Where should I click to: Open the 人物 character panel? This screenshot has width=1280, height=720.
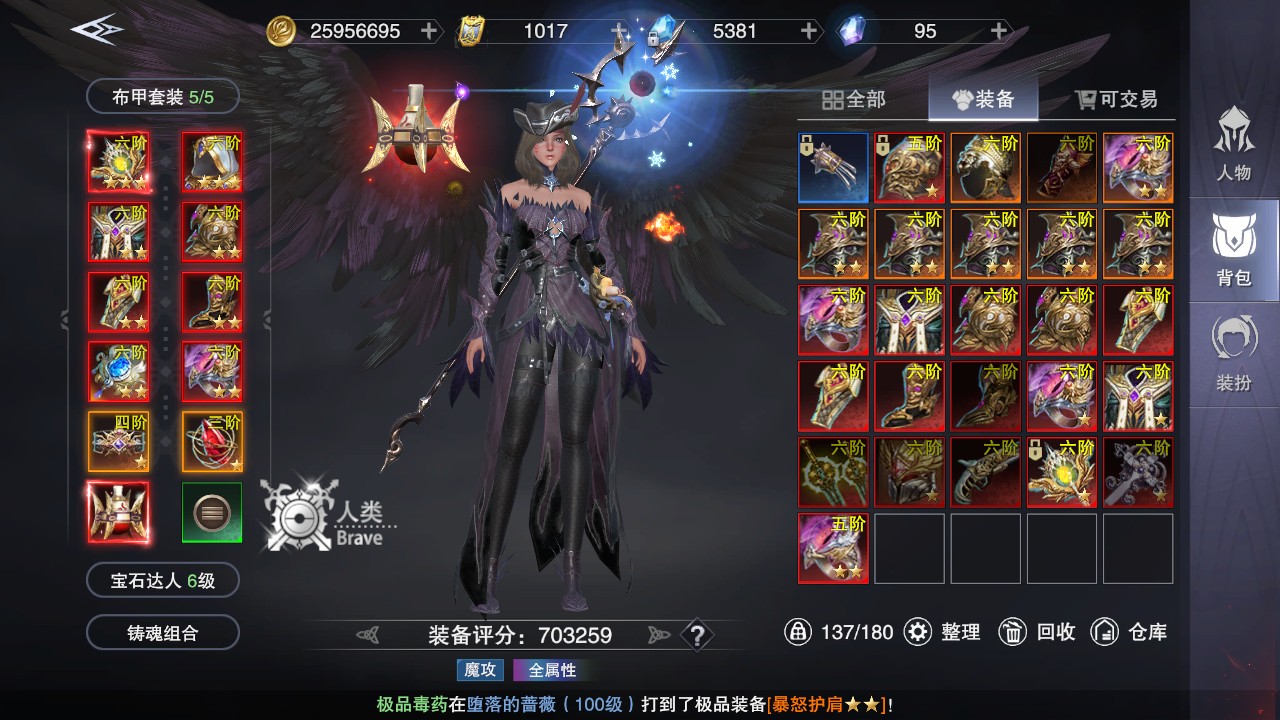(x=1233, y=143)
